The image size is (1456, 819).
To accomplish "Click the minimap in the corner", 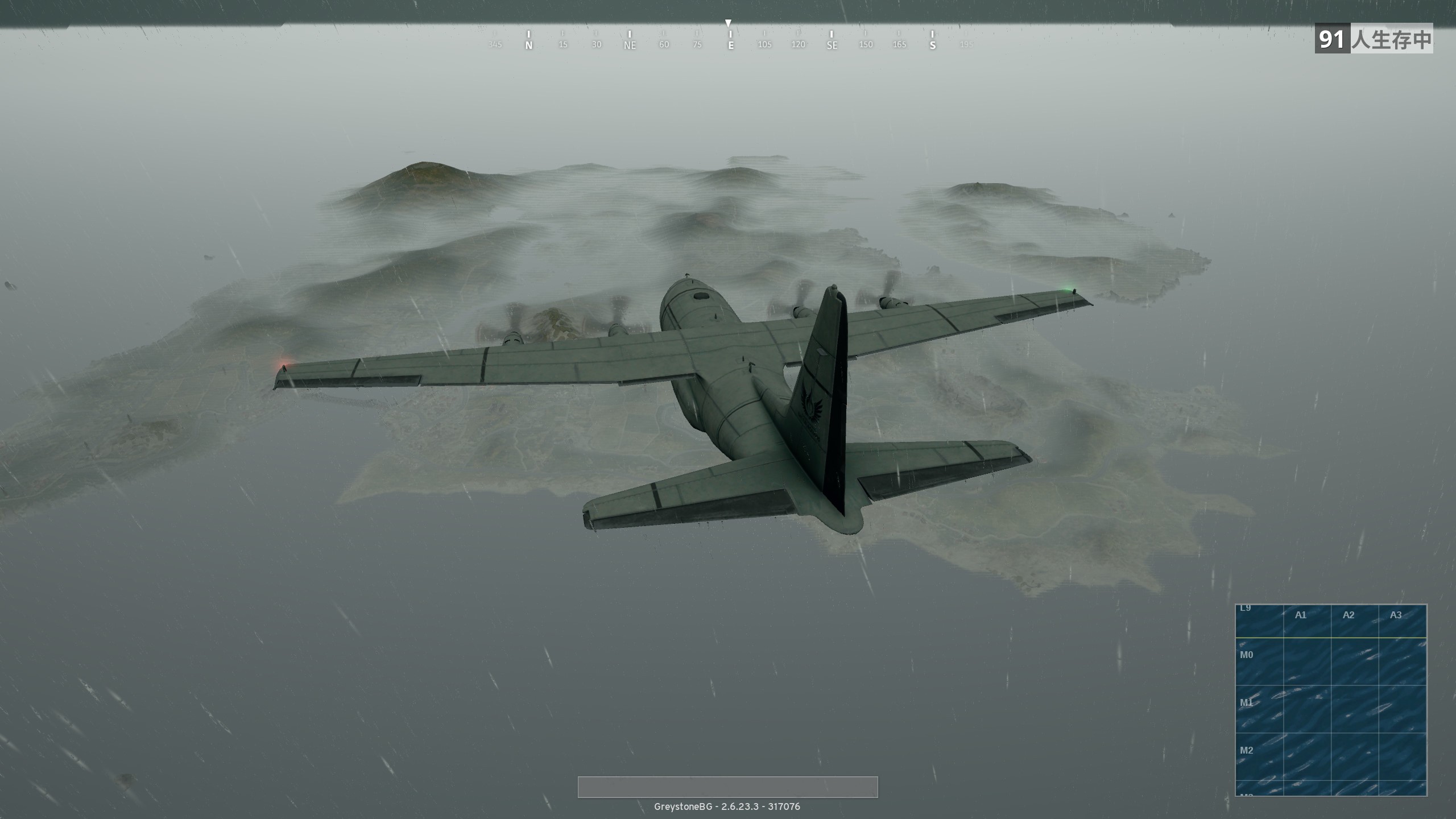I will 1331,700.
